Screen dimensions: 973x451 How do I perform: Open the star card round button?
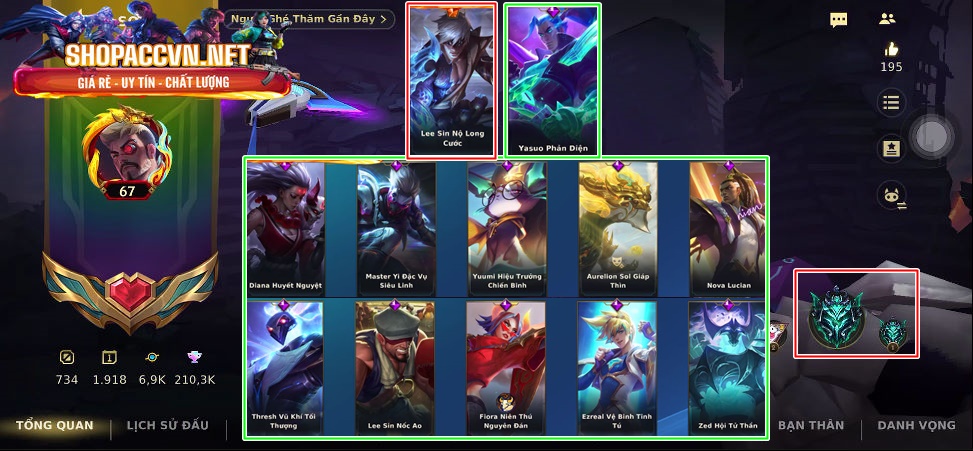pos(891,149)
